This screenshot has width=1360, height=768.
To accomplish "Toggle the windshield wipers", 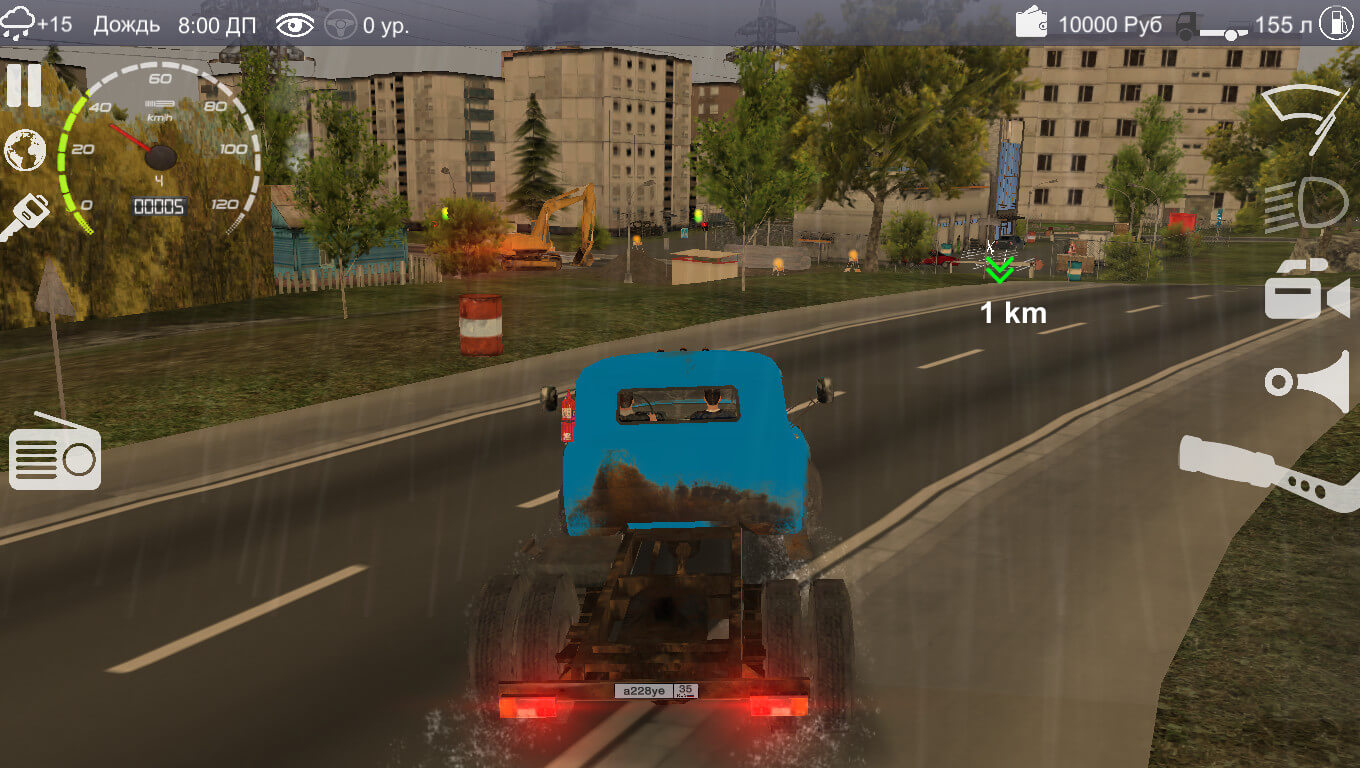I will click(x=1306, y=117).
